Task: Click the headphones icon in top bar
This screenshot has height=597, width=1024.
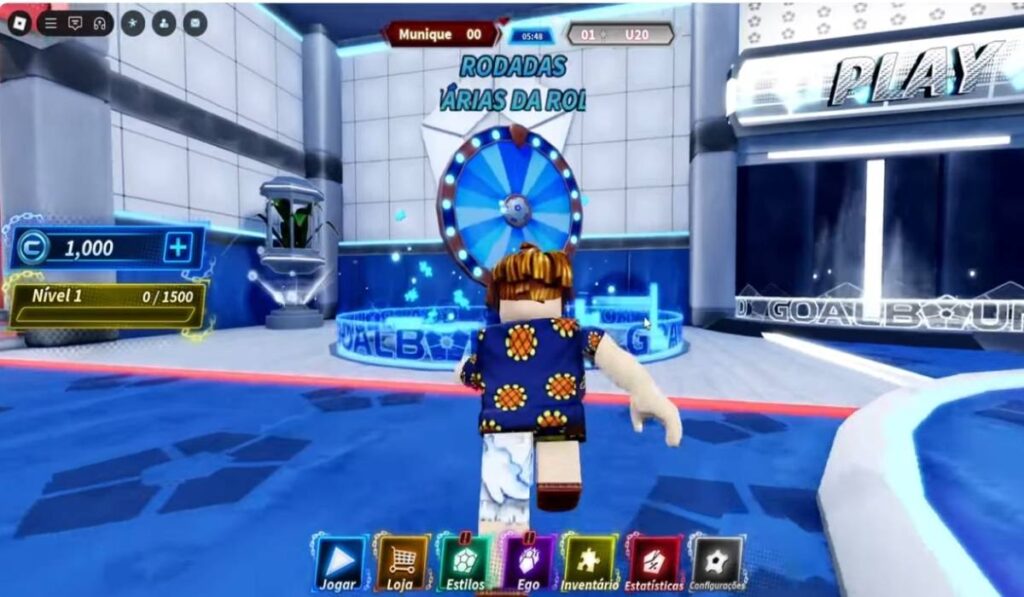Action: click(x=99, y=23)
